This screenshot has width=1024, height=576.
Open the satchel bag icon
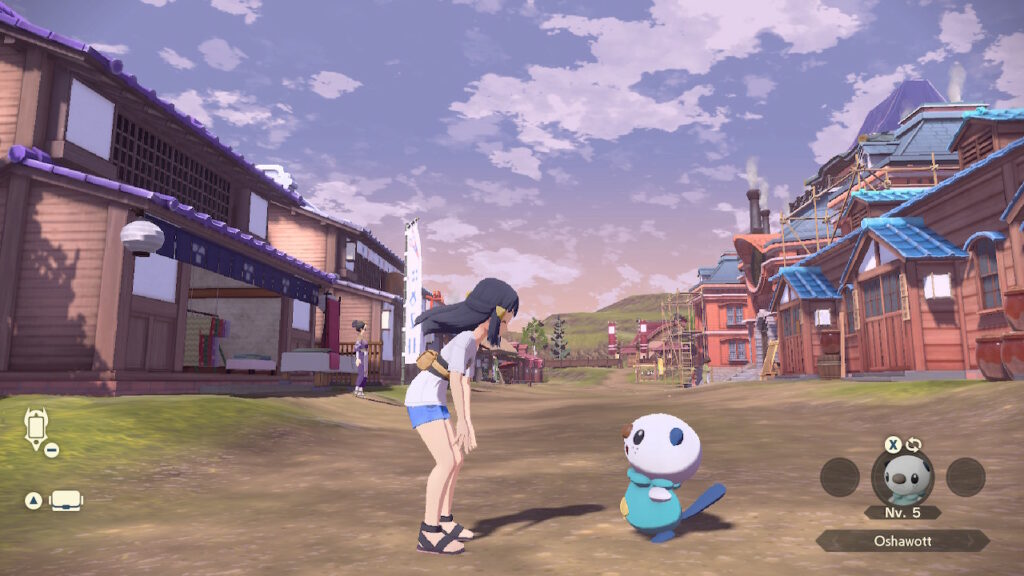66,500
